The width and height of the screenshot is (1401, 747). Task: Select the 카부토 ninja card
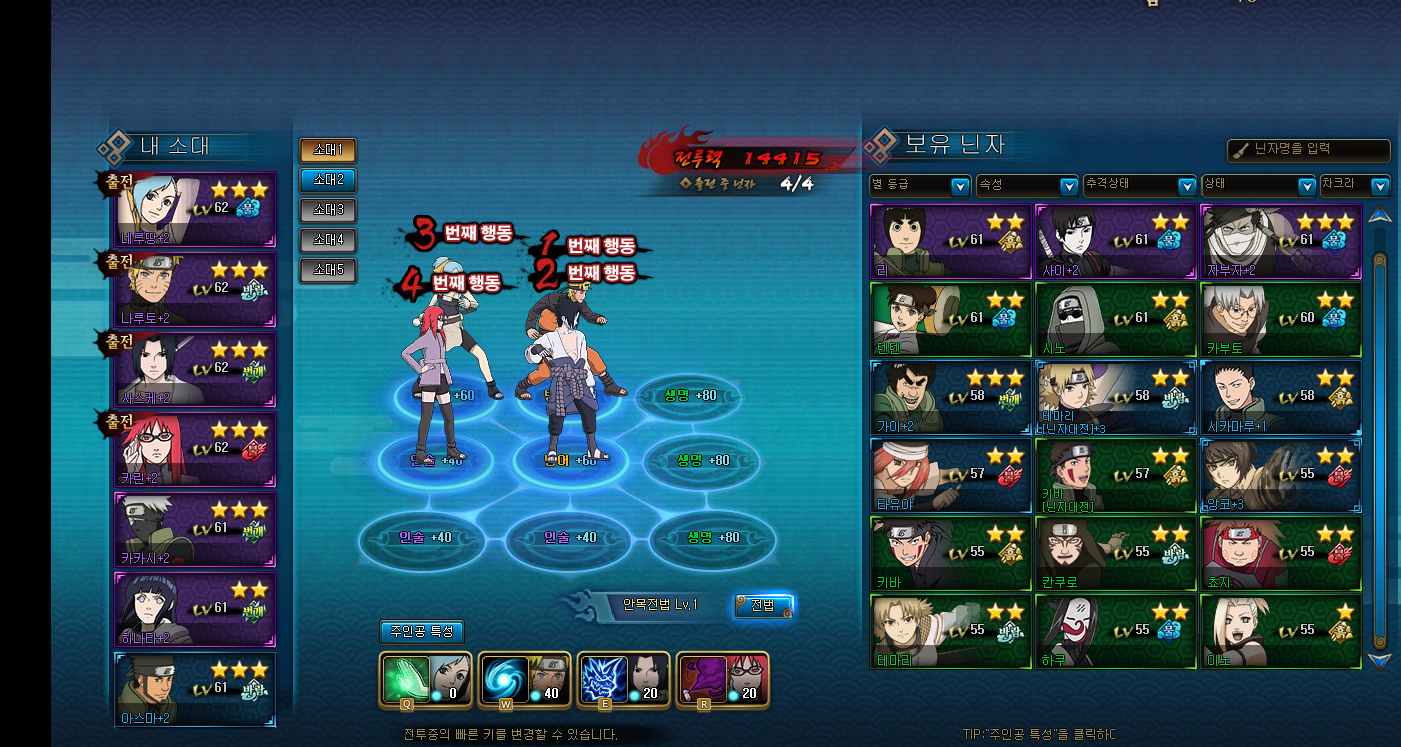[1280, 320]
